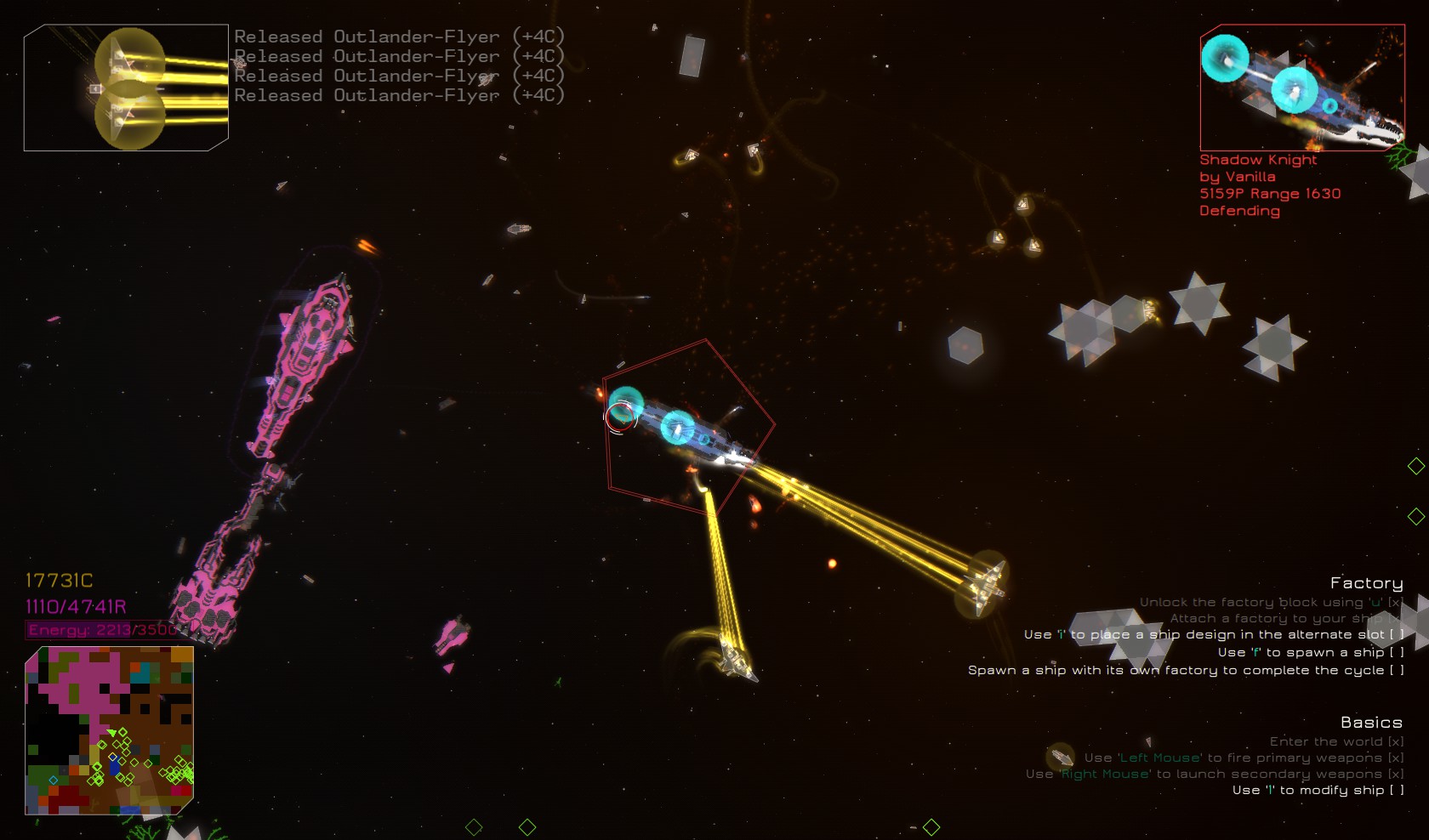Check the box for 'Use i to place a ship design'
The width and height of the screenshot is (1429, 840).
1394,633
